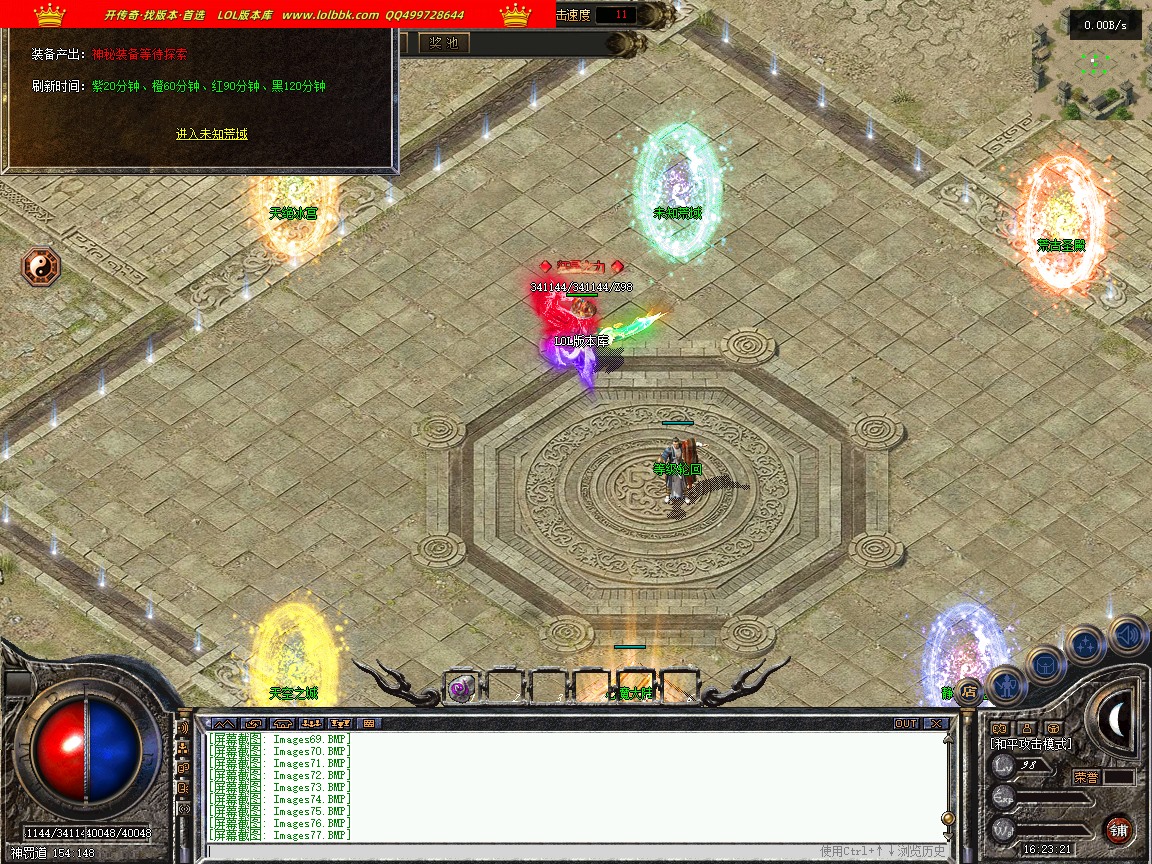Click the red 铺 stall button
The image size is (1152, 864).
click(1119, 829)
